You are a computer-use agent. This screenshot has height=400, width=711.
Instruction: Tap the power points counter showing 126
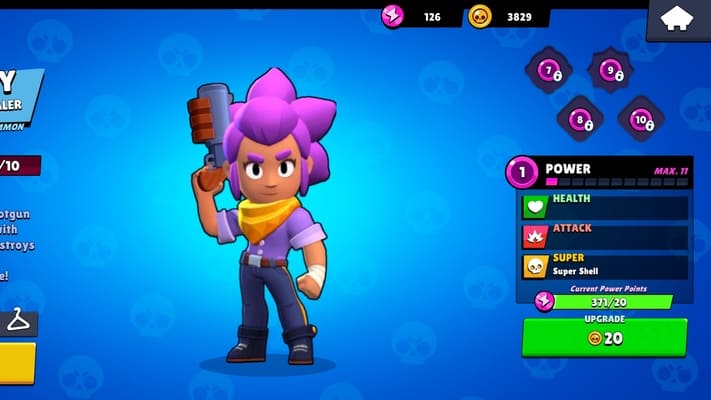pos(418,16)
